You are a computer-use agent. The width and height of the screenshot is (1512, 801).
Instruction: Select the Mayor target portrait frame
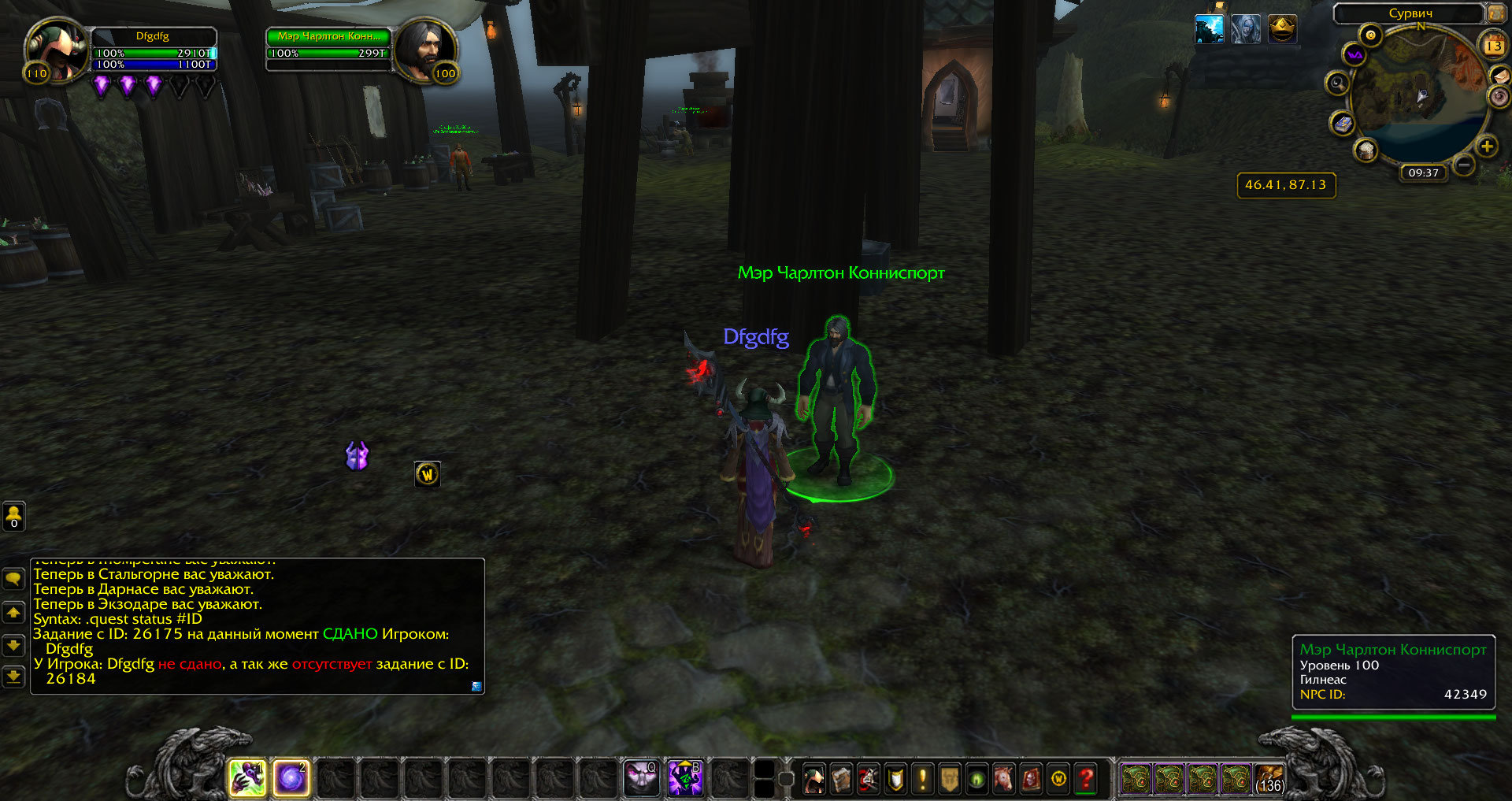coord(425,49)
